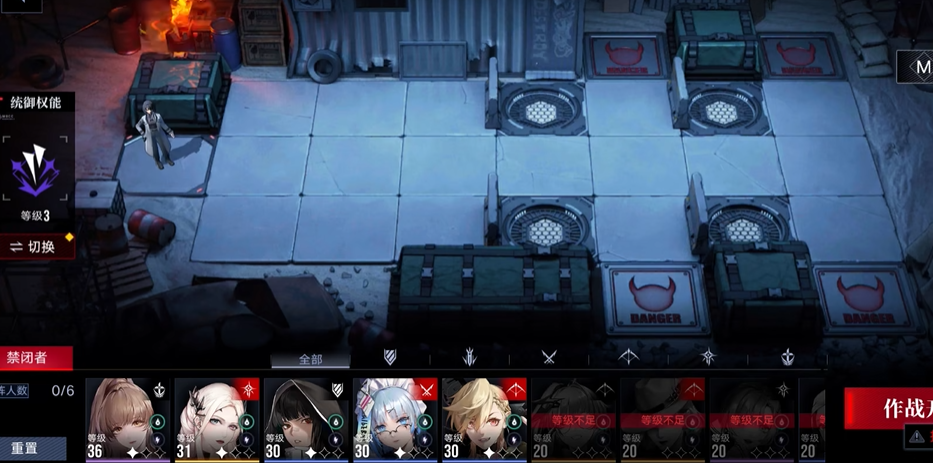
Task: Filter by the shield class tab
Action: (390, 357)
